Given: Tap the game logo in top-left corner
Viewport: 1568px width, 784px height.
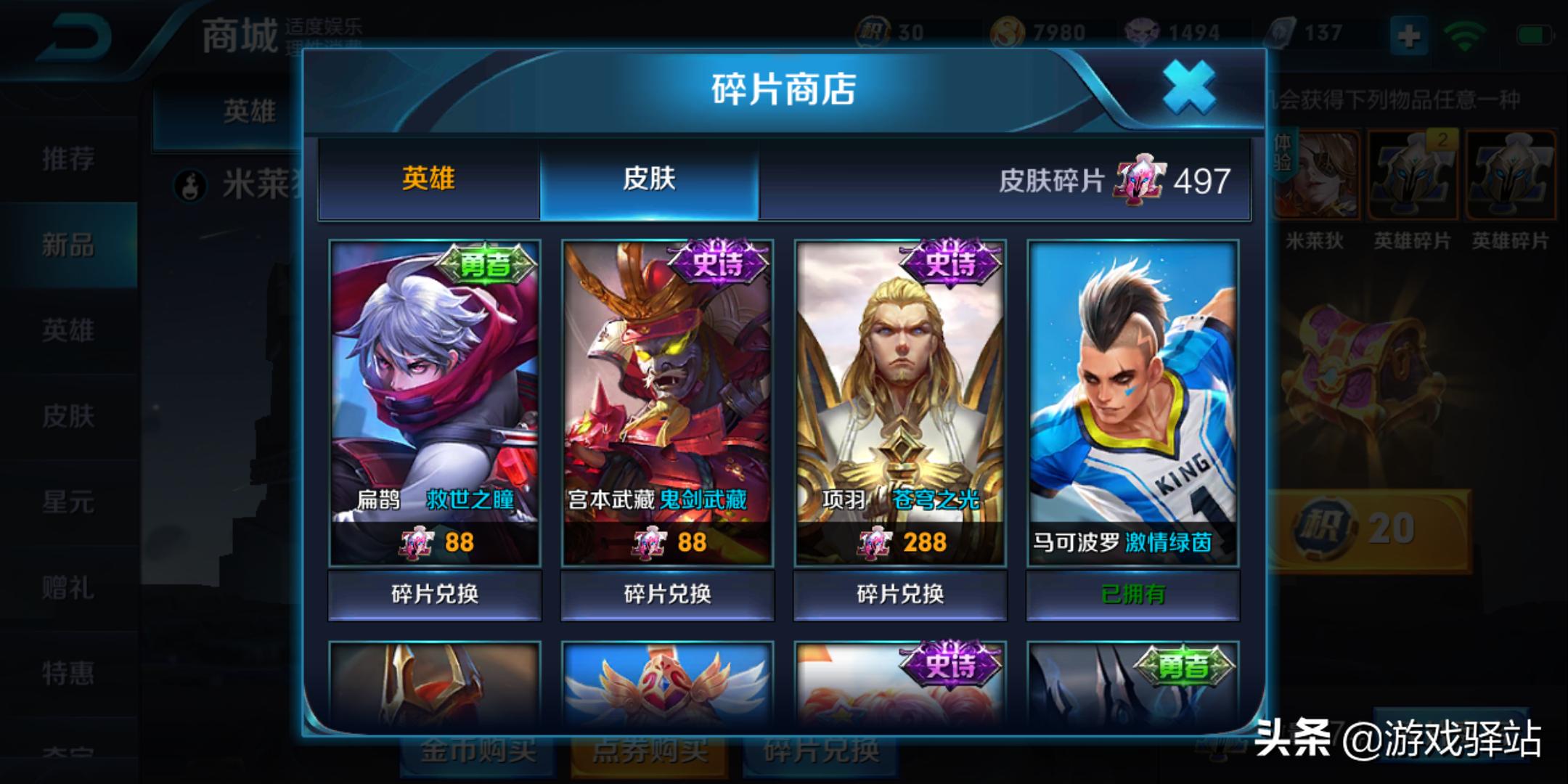Looking at the screenshot, I should (76, 36).
